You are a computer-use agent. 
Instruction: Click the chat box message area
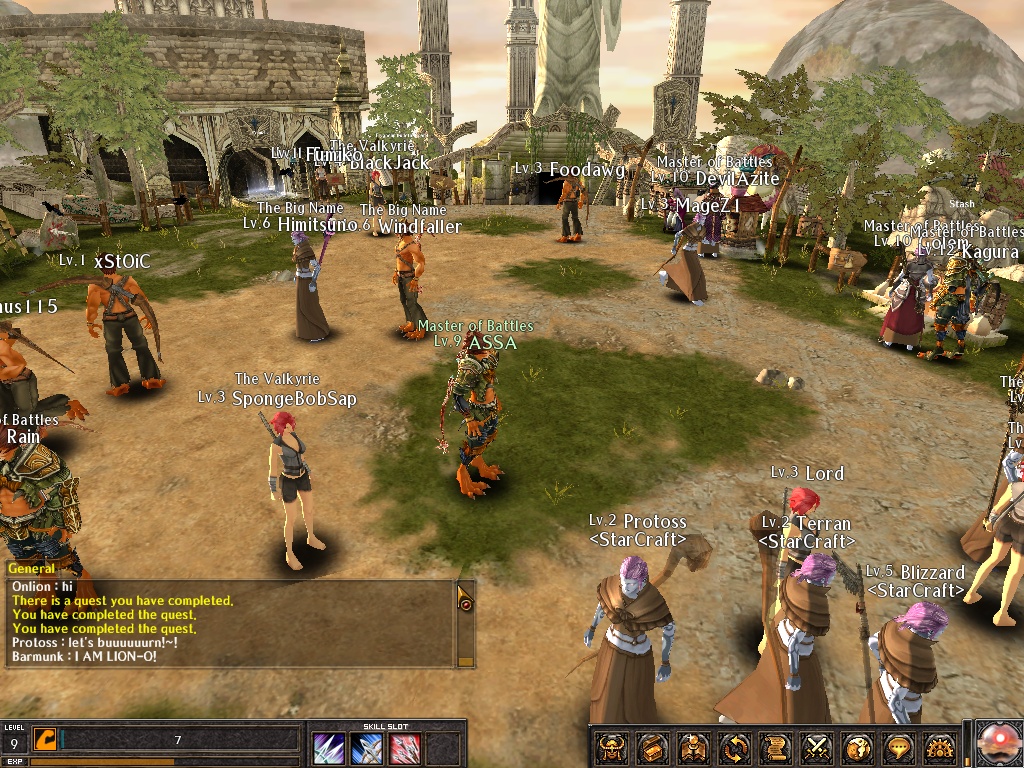(230, 625)
